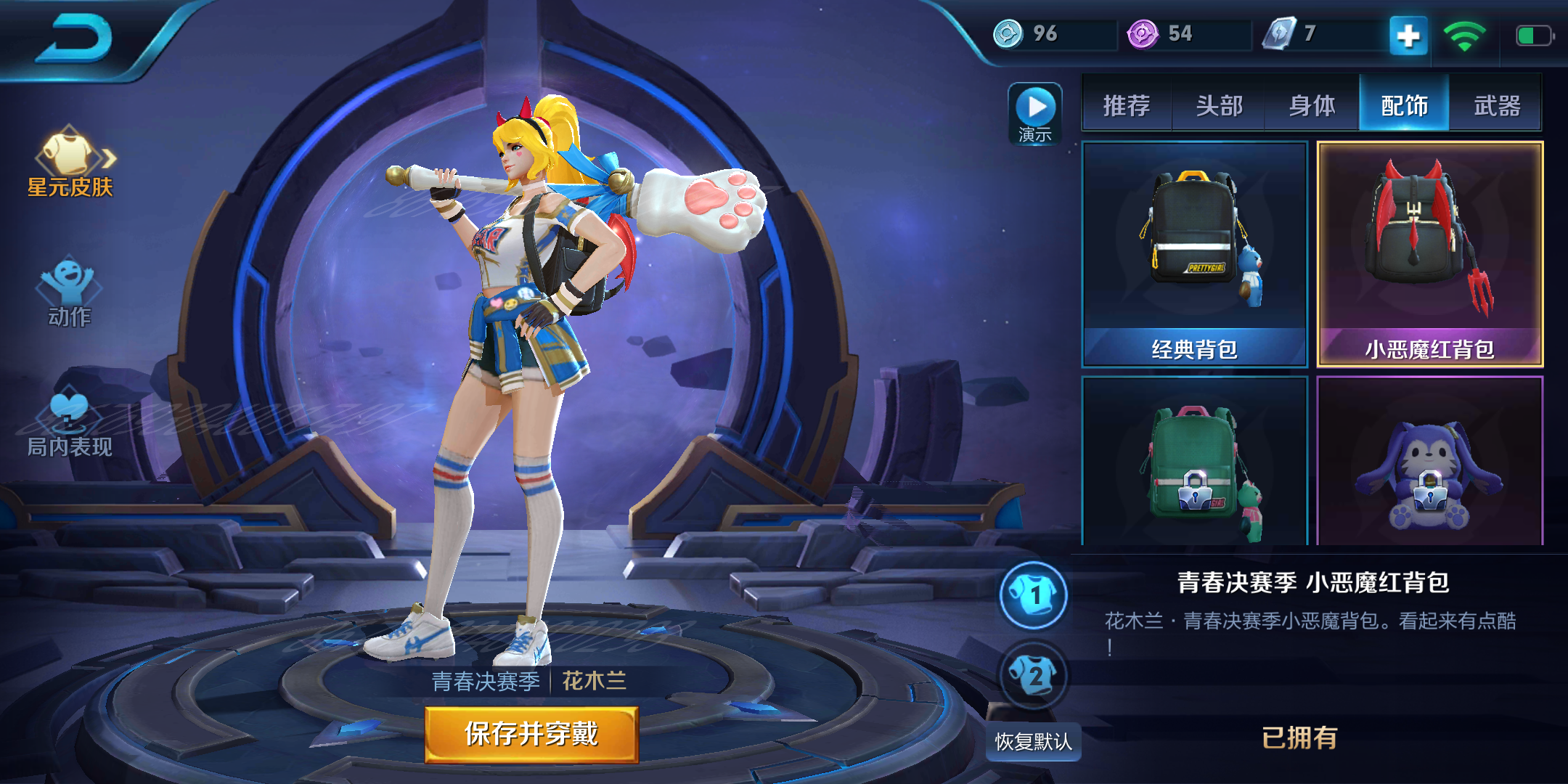
Task: Open the 星元皮肤 skin menu
Action: point(70,163)
